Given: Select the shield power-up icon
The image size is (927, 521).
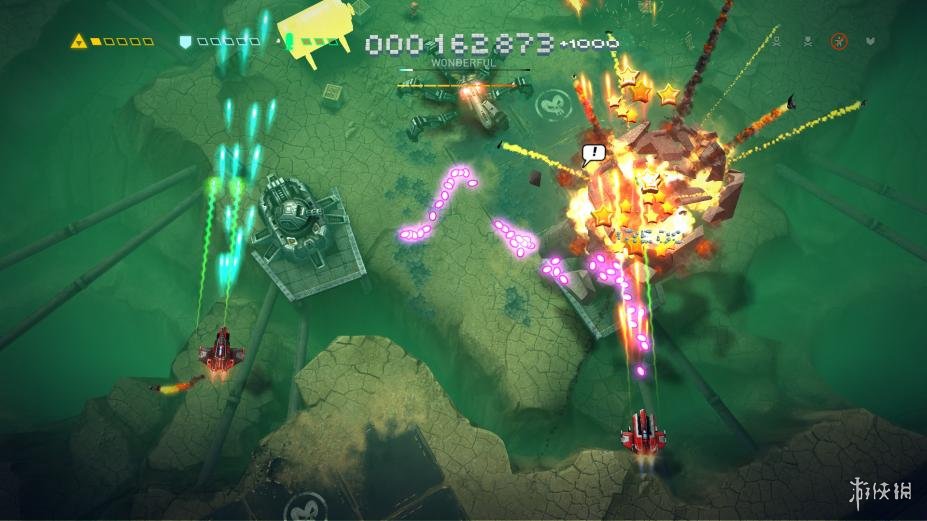Looking at the screenshot, I should (184, 42).
